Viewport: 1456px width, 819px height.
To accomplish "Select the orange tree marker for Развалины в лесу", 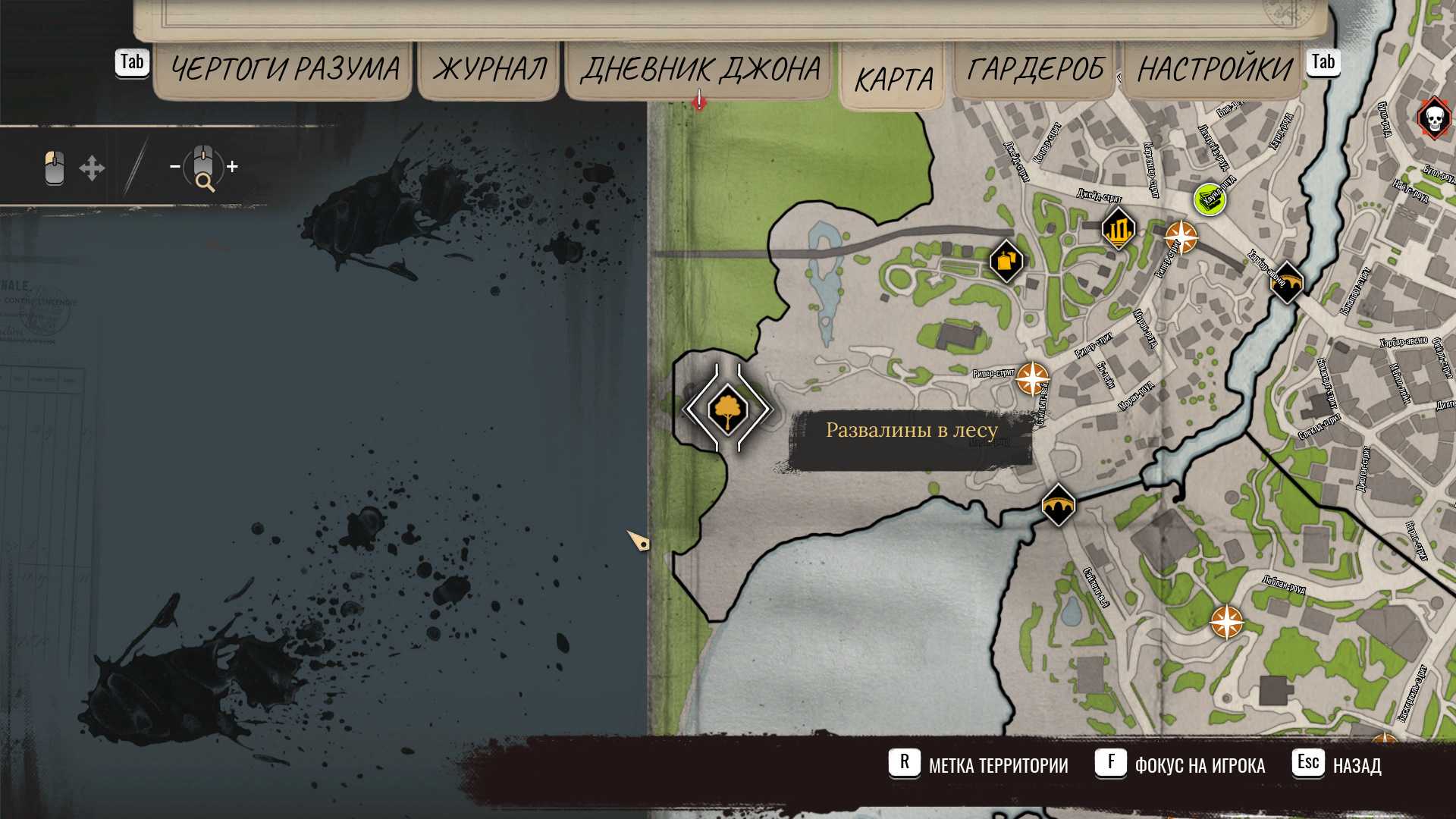I will [727, 409].
